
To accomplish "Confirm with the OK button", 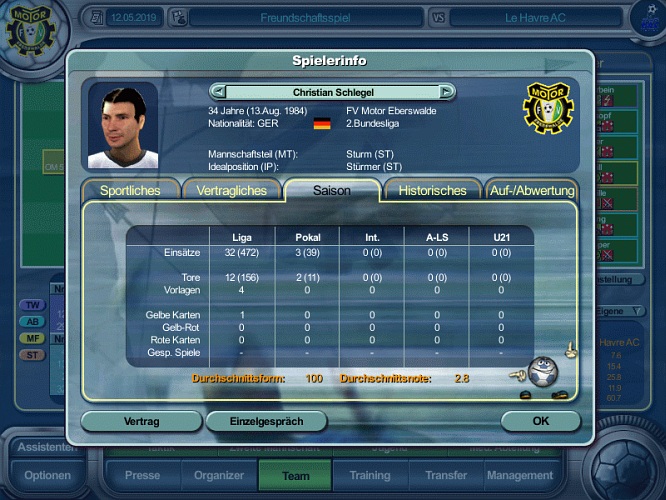I will (x=540, y=421).
